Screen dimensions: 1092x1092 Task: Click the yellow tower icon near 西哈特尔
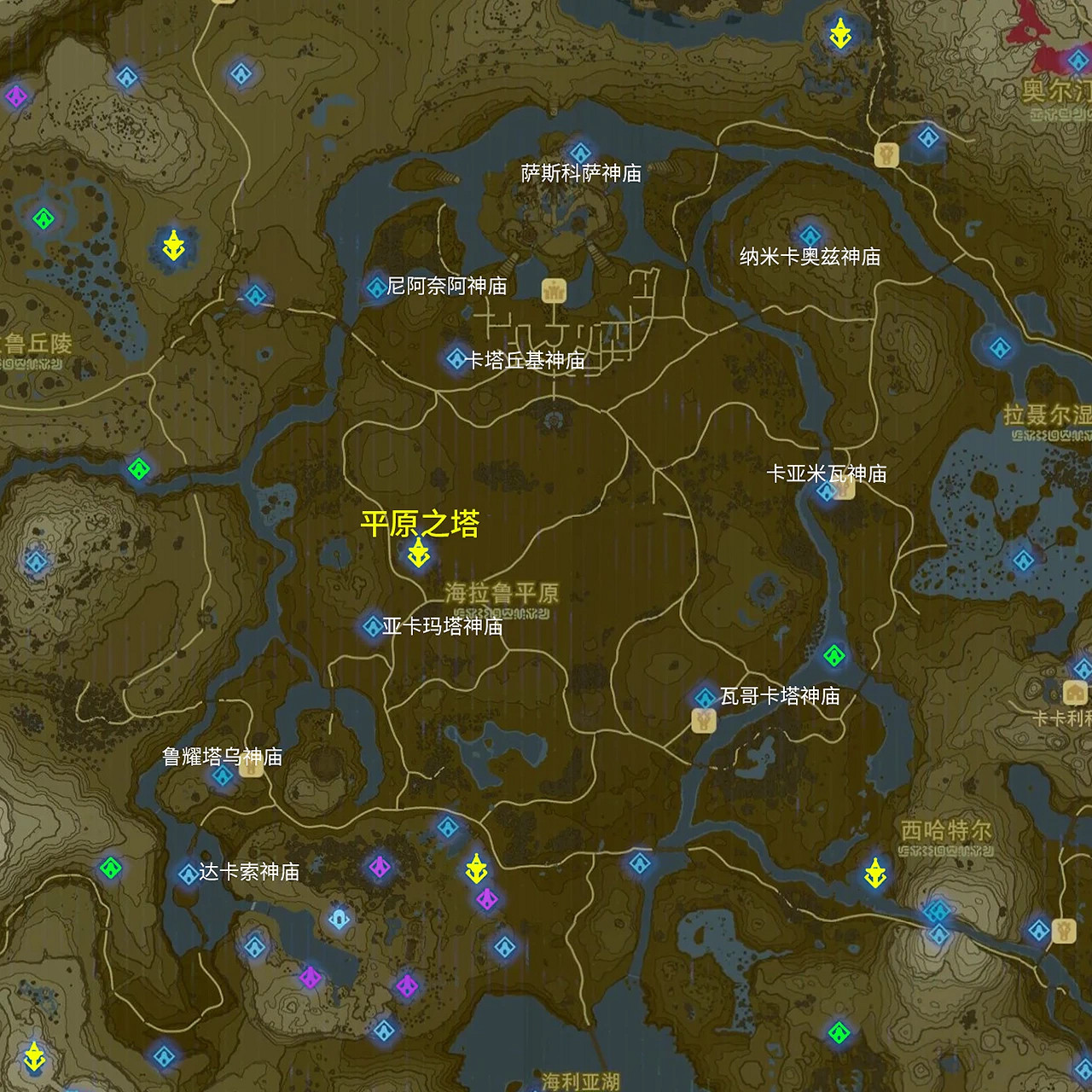click(875, 873)
